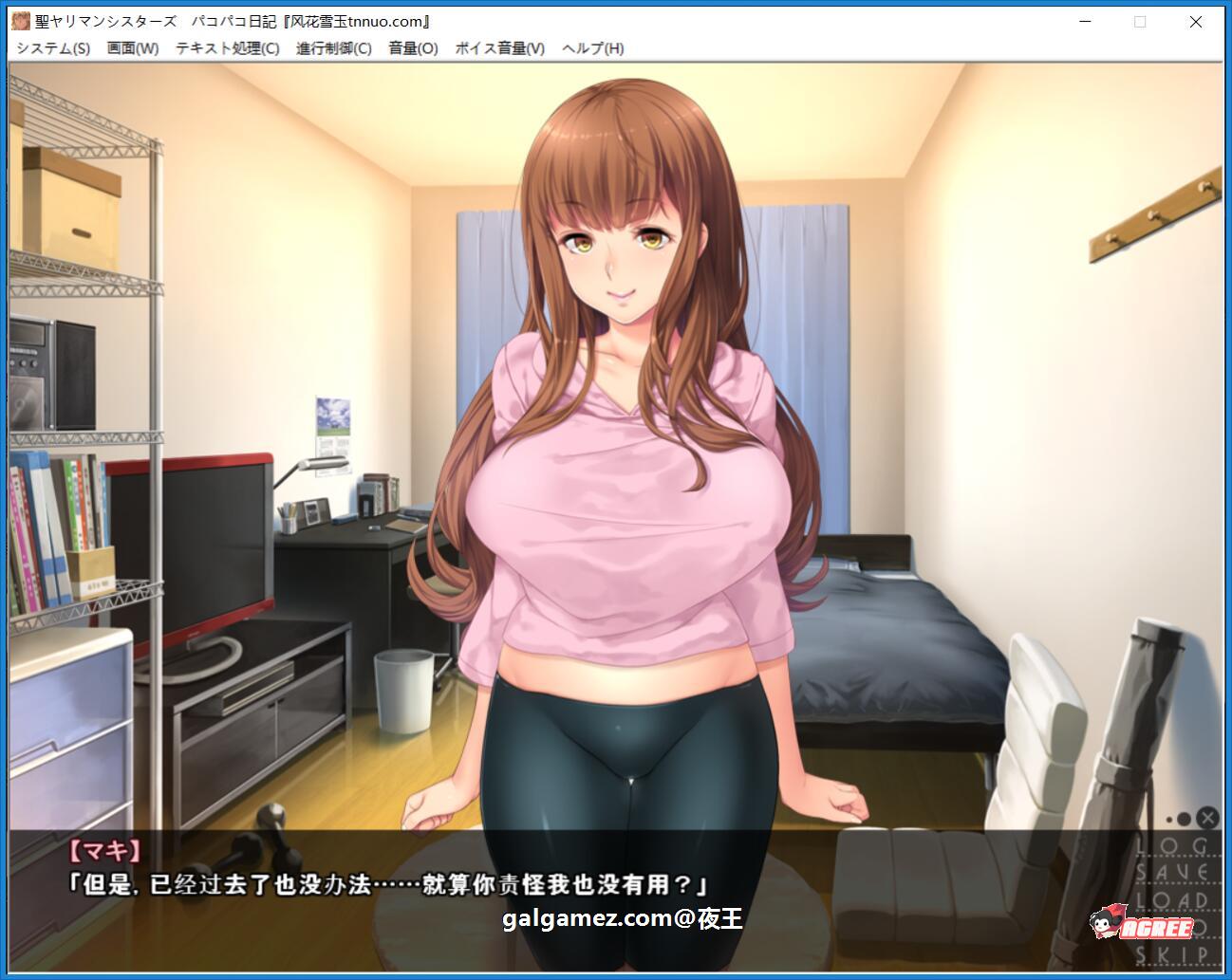The image size is (1232, 980).
Task: Open the 音量(O) volume menu
Action: click(412, 47)
